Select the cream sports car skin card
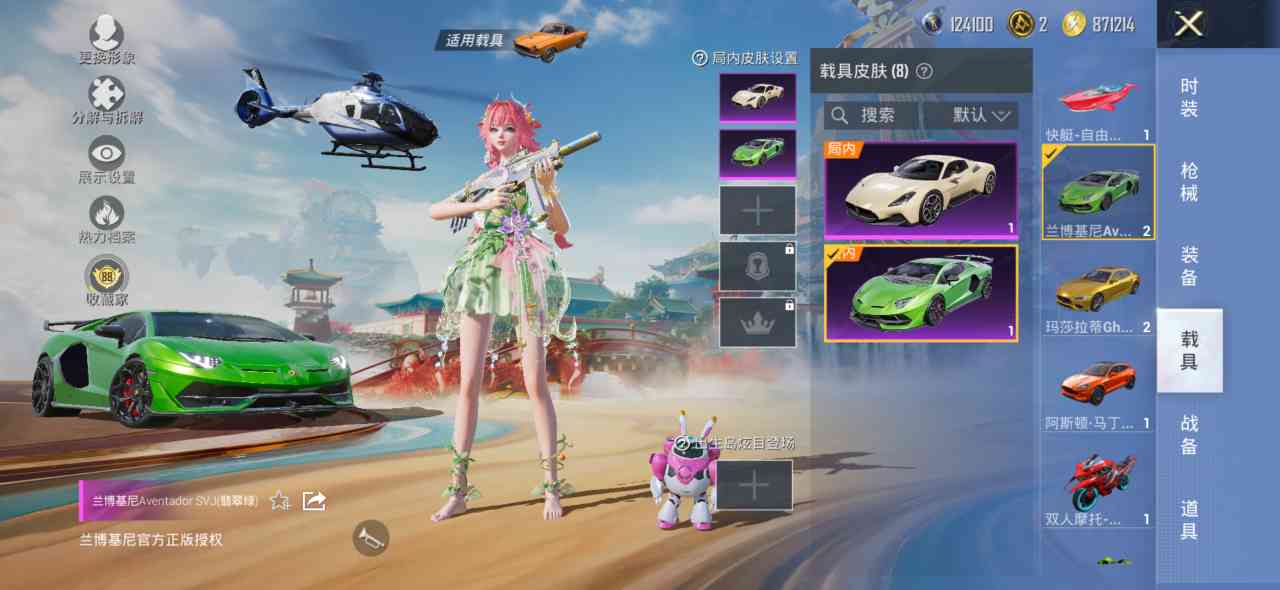Image resolution: width=1280 pixels, height=590 pixels. pos(921,190)
